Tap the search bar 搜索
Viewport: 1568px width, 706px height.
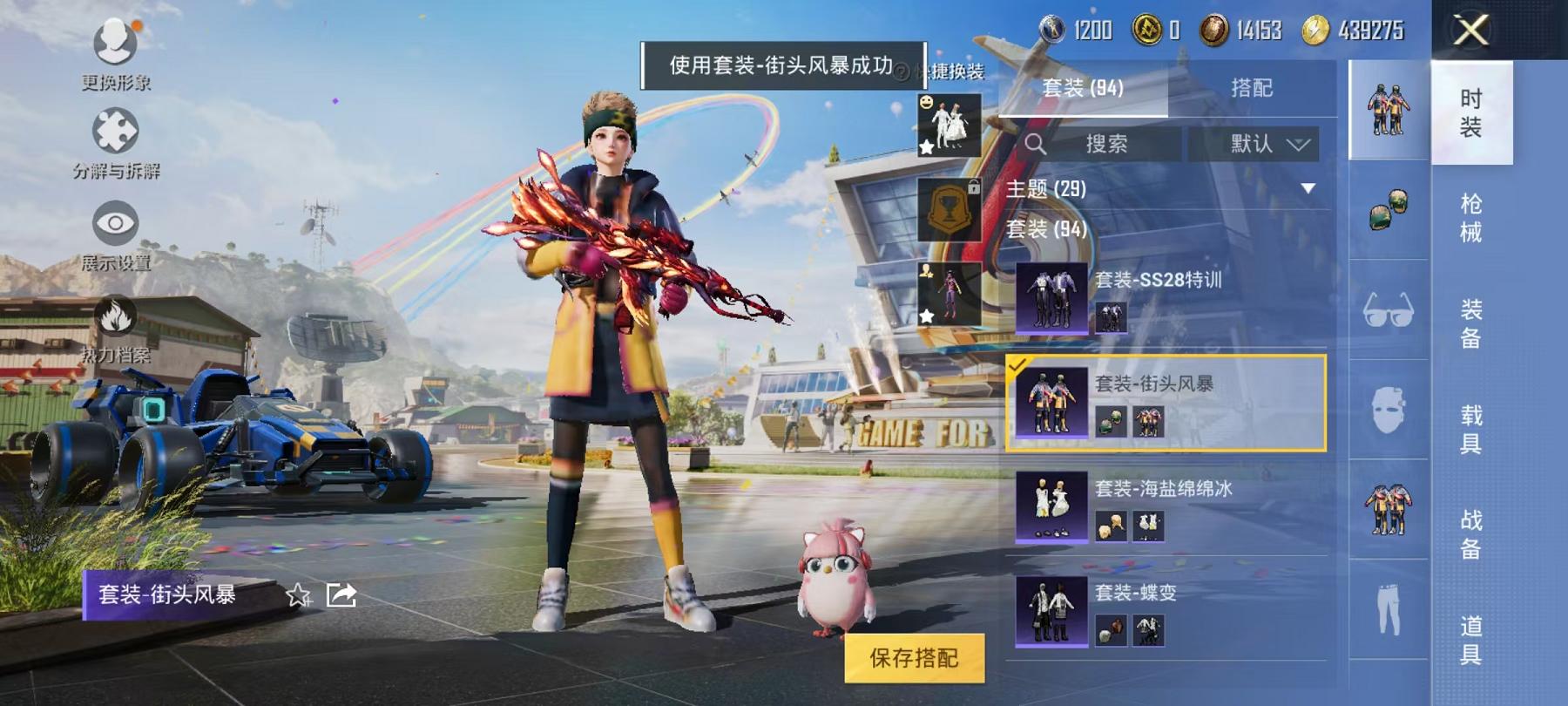[1106, 145]
